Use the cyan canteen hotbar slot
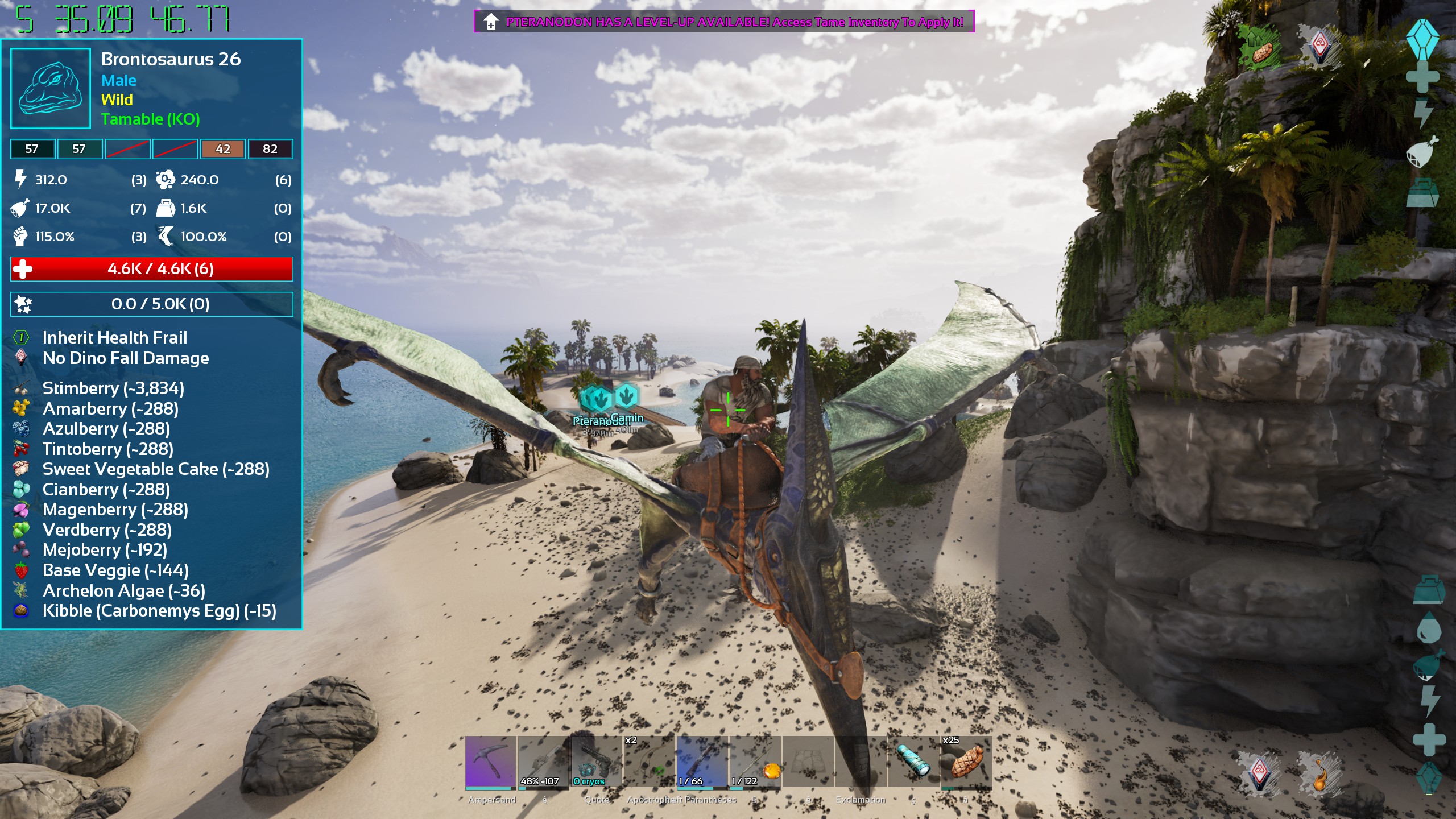 [x=913, y=762]
